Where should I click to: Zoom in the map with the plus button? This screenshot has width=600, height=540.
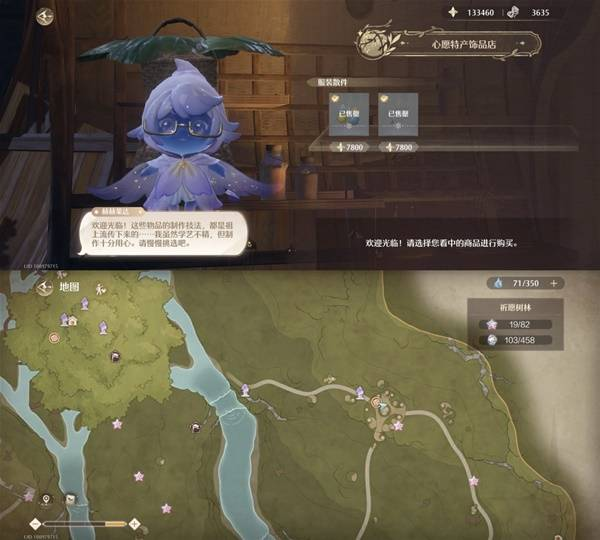click(136, 523)
